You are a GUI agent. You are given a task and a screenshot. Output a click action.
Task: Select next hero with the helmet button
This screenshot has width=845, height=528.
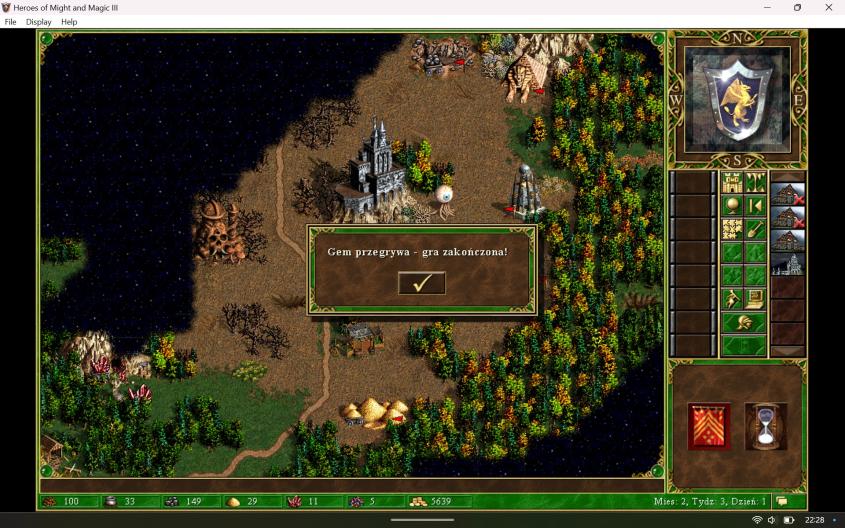click(743, 322)
